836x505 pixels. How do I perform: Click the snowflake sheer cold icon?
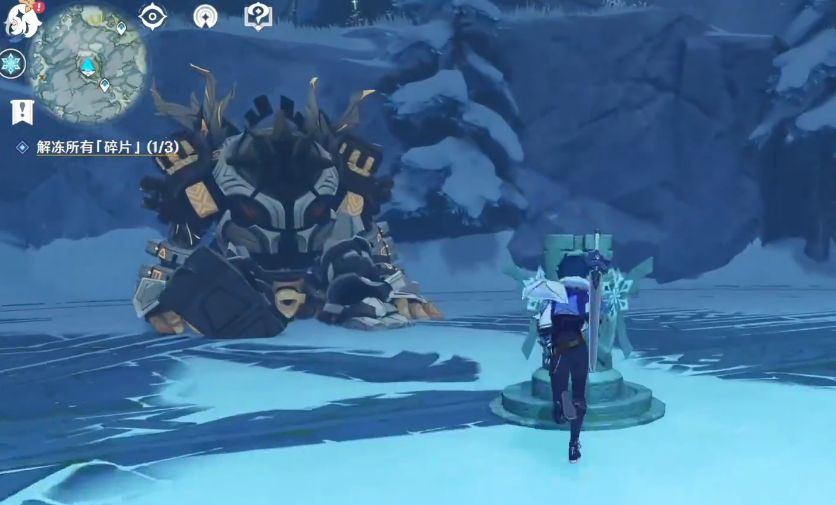[11, 64]
